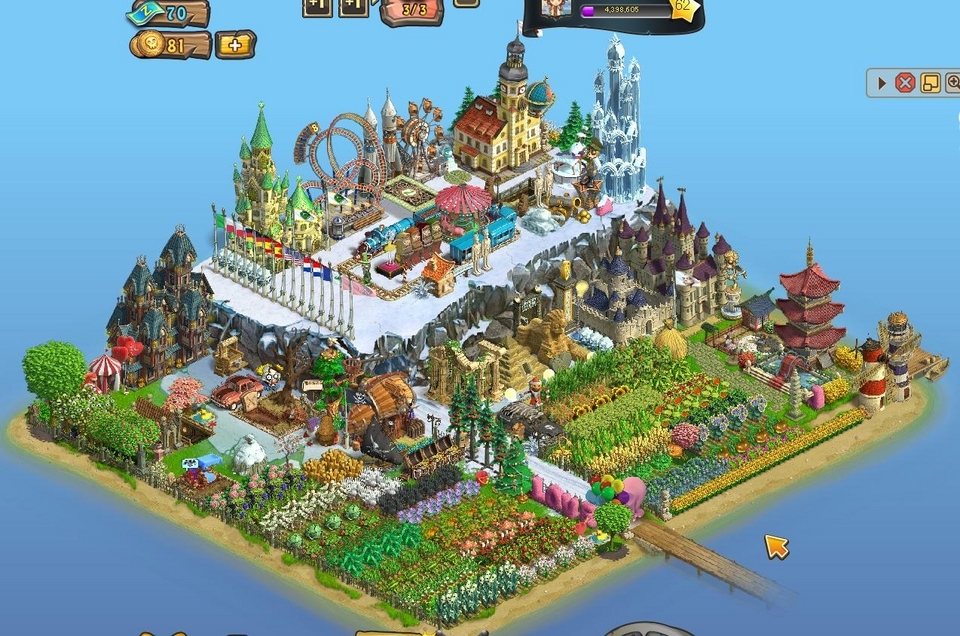Image resolution: width=960 pixels, height=636 pixels.
Task: Zoom in with the magnifier button
Action: click(952, 83)
